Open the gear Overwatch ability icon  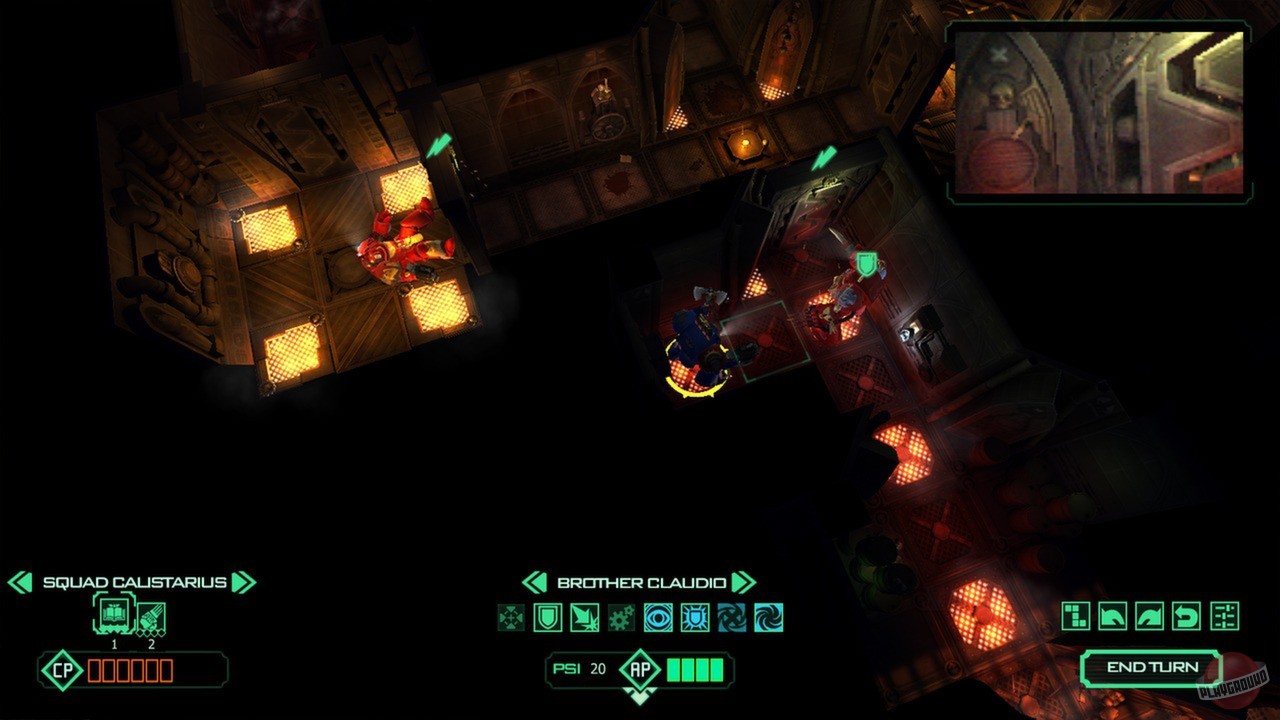coord(621,618)
